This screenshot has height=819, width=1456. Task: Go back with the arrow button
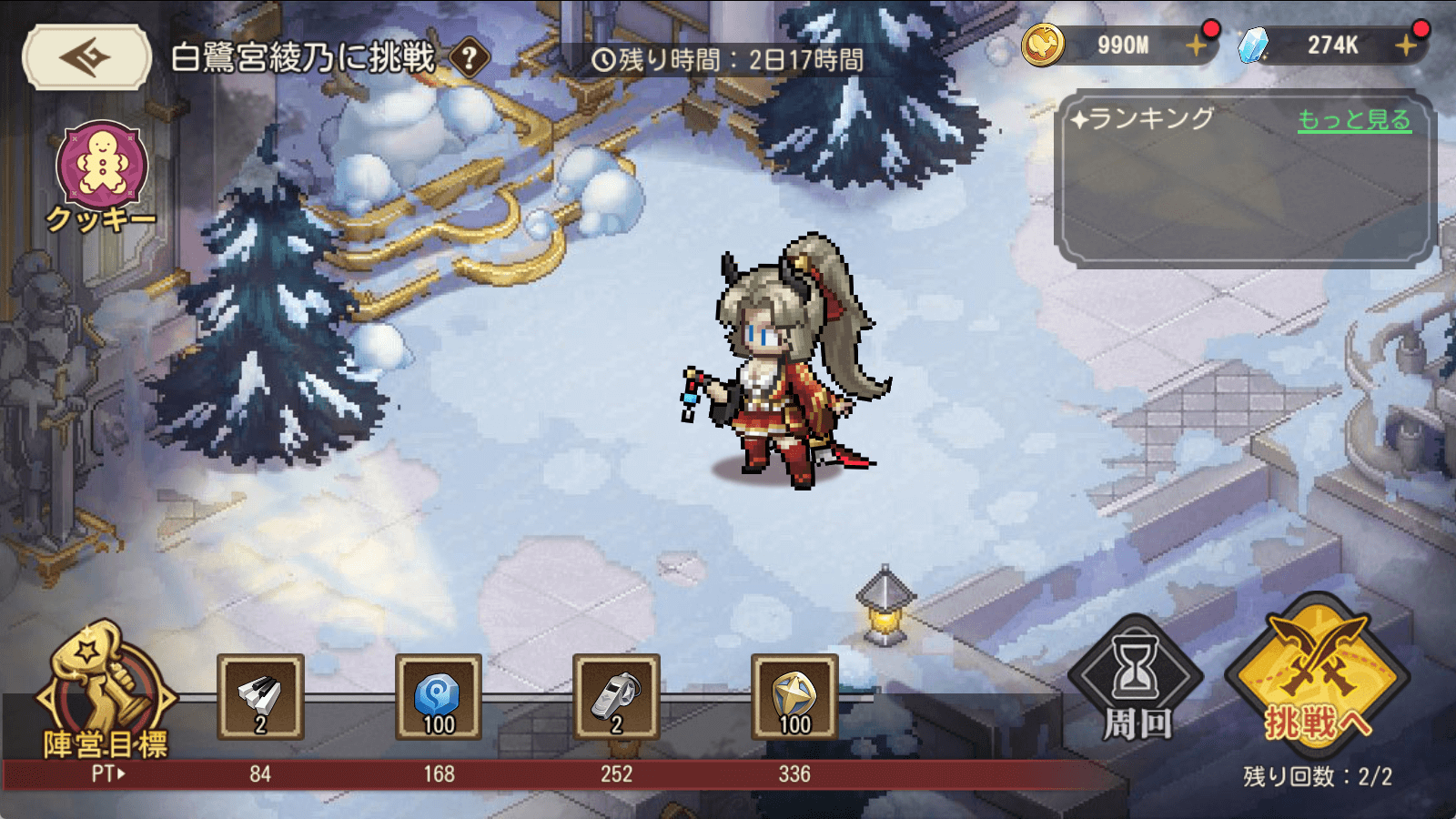coord(86,57)
